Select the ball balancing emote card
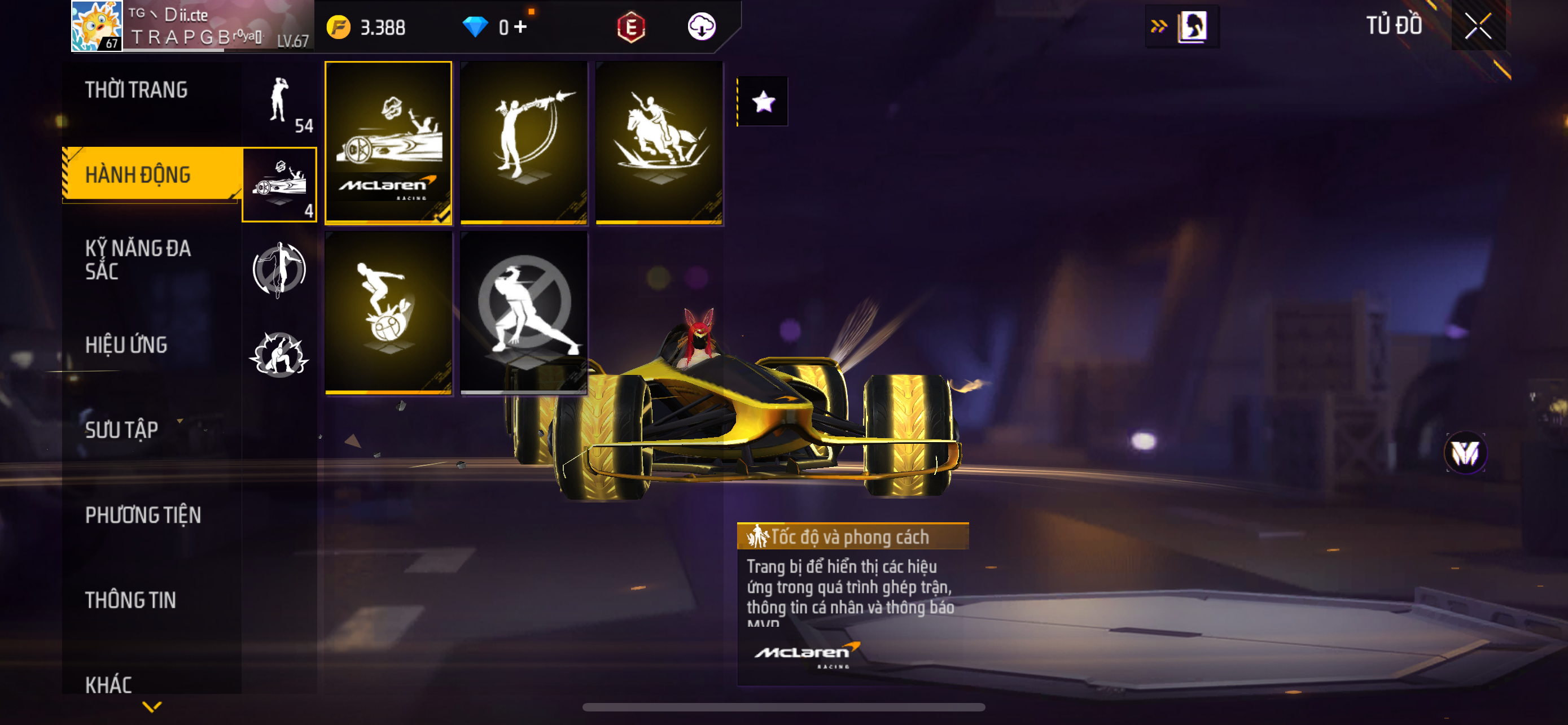This screenshot has width=1568, height=725. tap(388, 313)
